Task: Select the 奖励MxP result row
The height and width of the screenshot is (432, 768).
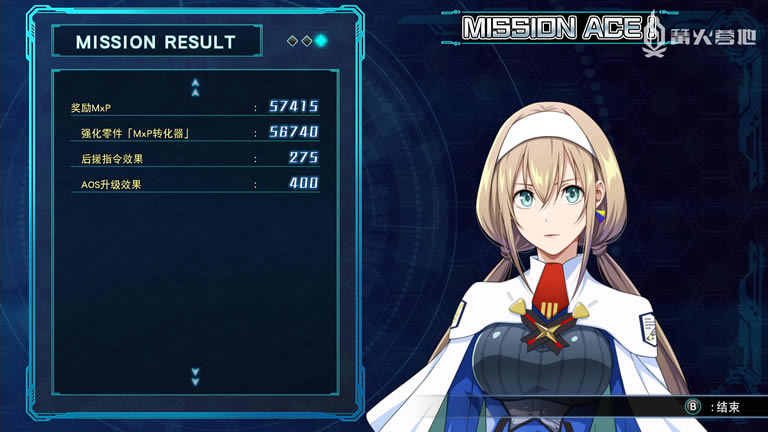Action: pyautogui.click(x=194, y=107)
